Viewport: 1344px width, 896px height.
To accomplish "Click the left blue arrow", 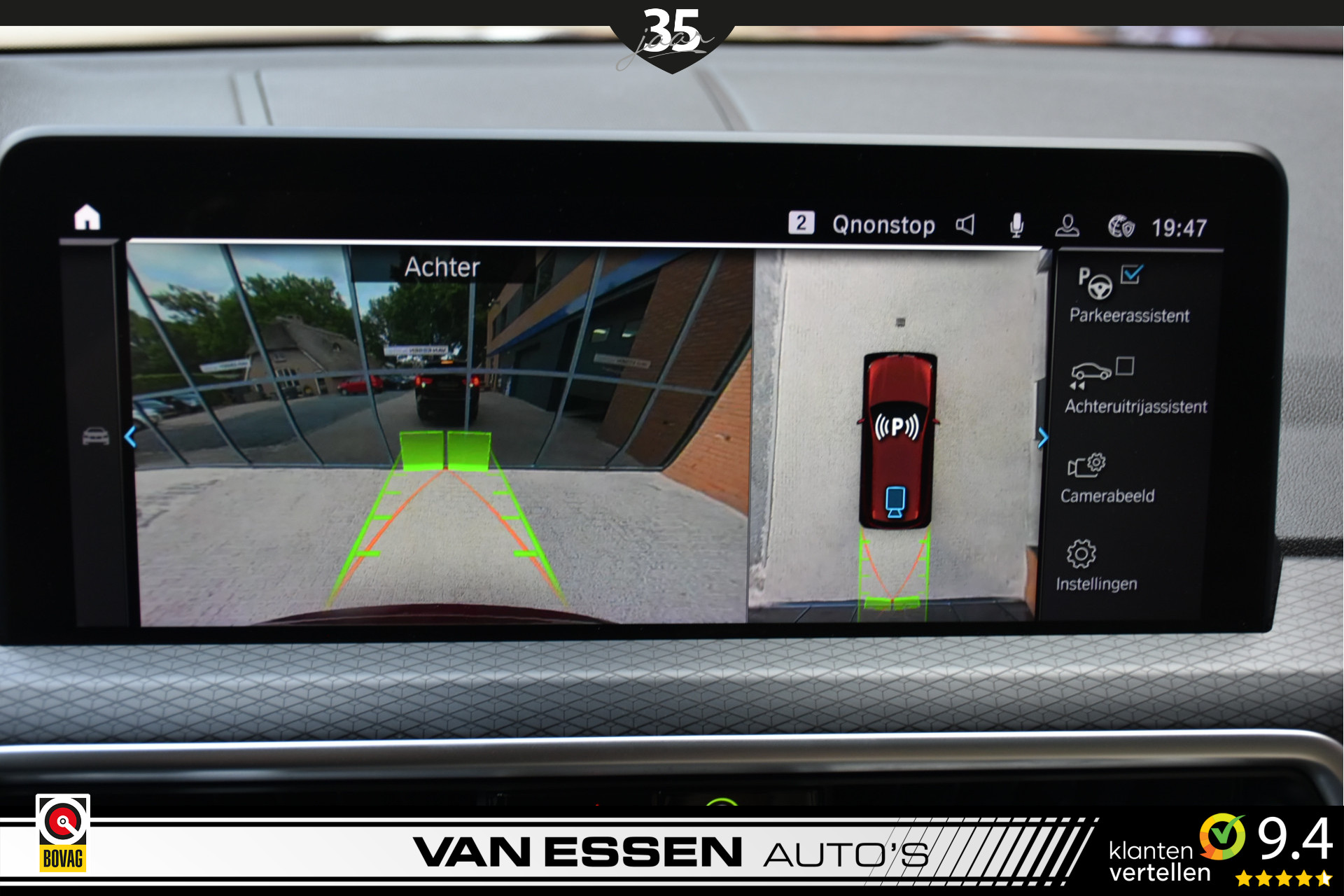I will [131, 437].
